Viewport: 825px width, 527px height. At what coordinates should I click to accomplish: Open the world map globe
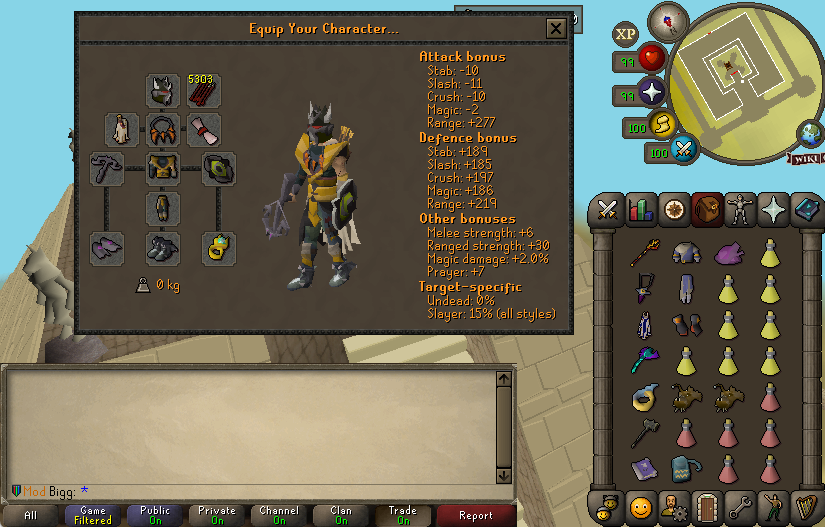[x=809, y=134]
